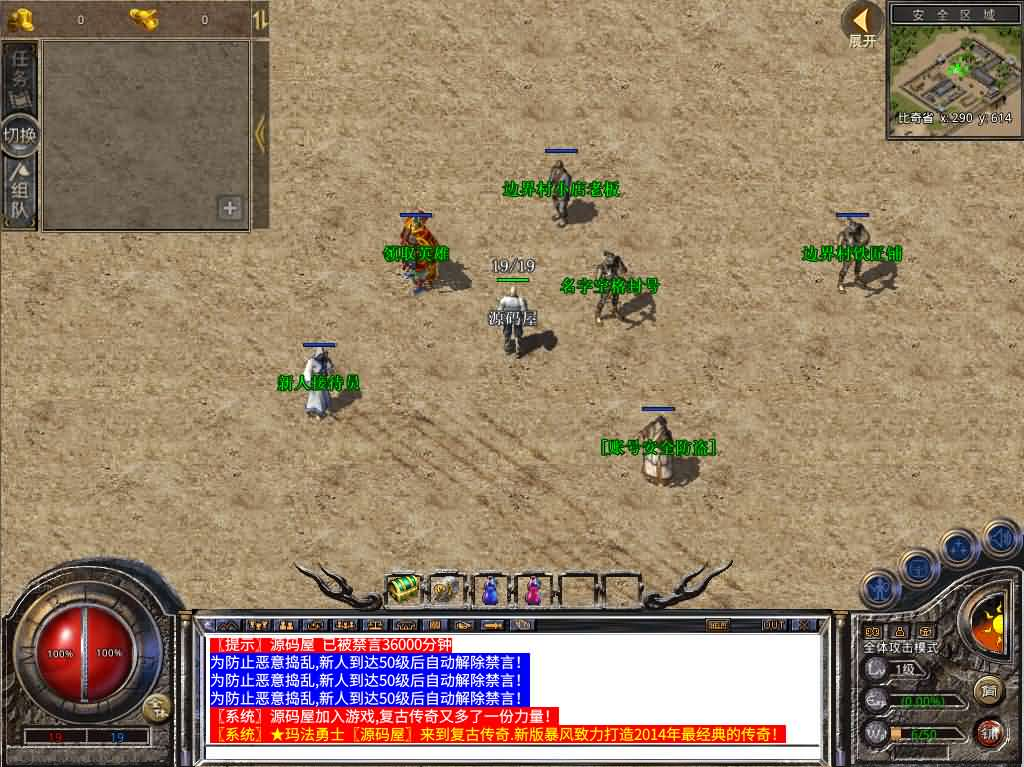Image resolution: width=1024 pixels, height=767 pixels.
Task: Open the character figure round button
Action: 881,588
